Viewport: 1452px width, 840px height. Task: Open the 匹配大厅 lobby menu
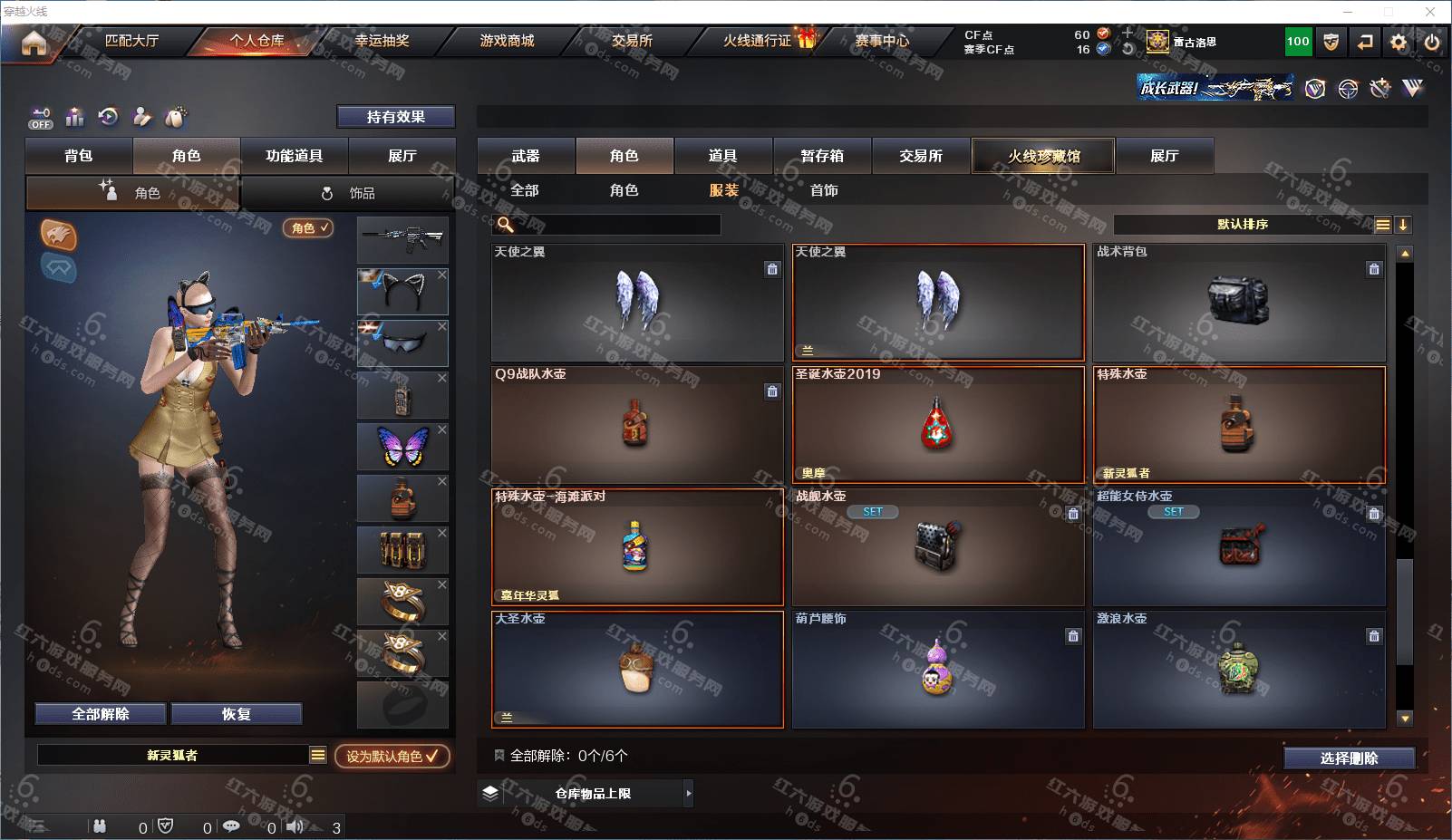[x=131, y=41]
